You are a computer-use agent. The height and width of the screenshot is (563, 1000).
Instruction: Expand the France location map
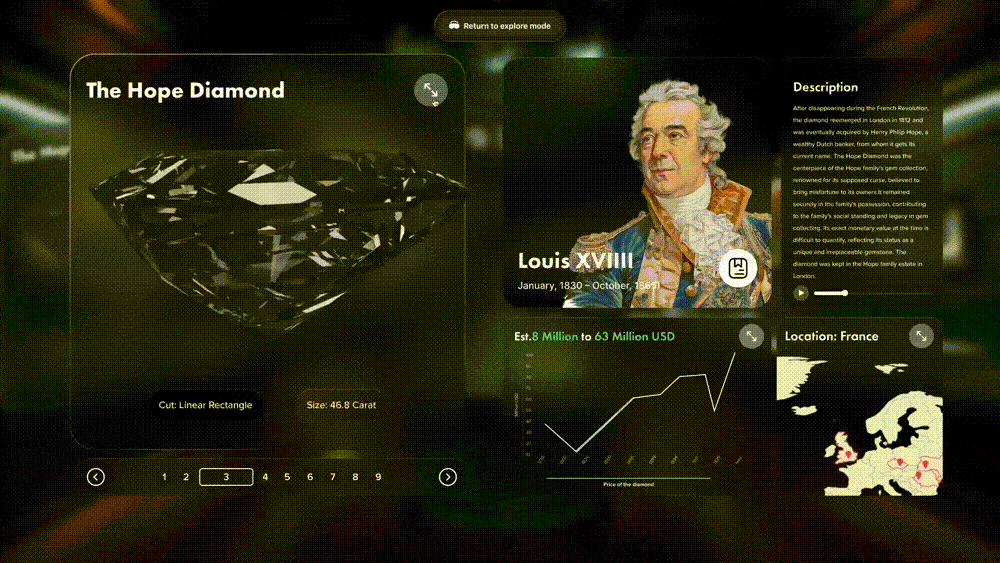tap(921, 336)
